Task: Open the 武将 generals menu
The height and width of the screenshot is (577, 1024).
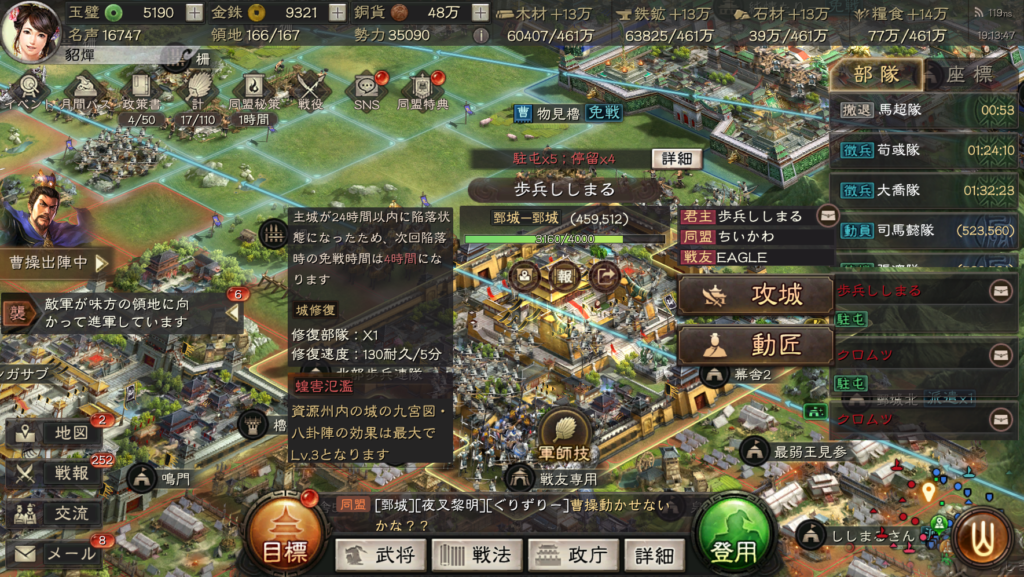Action: pos(380,554)
